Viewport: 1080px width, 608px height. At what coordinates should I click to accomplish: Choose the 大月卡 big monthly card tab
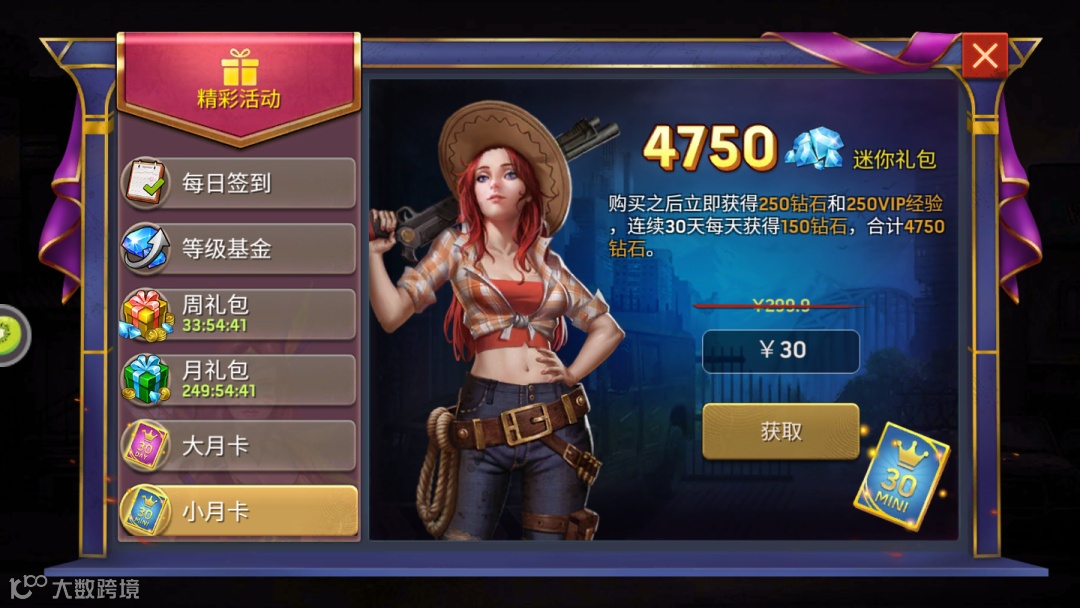[238, 445]
